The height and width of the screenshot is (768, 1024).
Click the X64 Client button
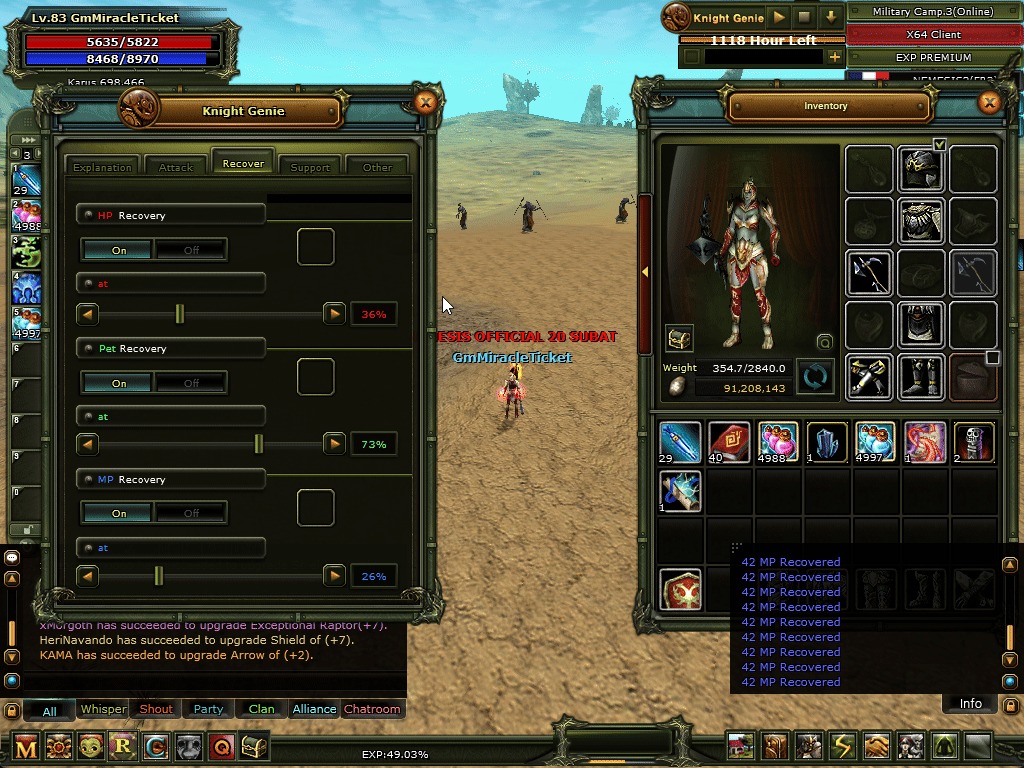[x=931, y=35]
